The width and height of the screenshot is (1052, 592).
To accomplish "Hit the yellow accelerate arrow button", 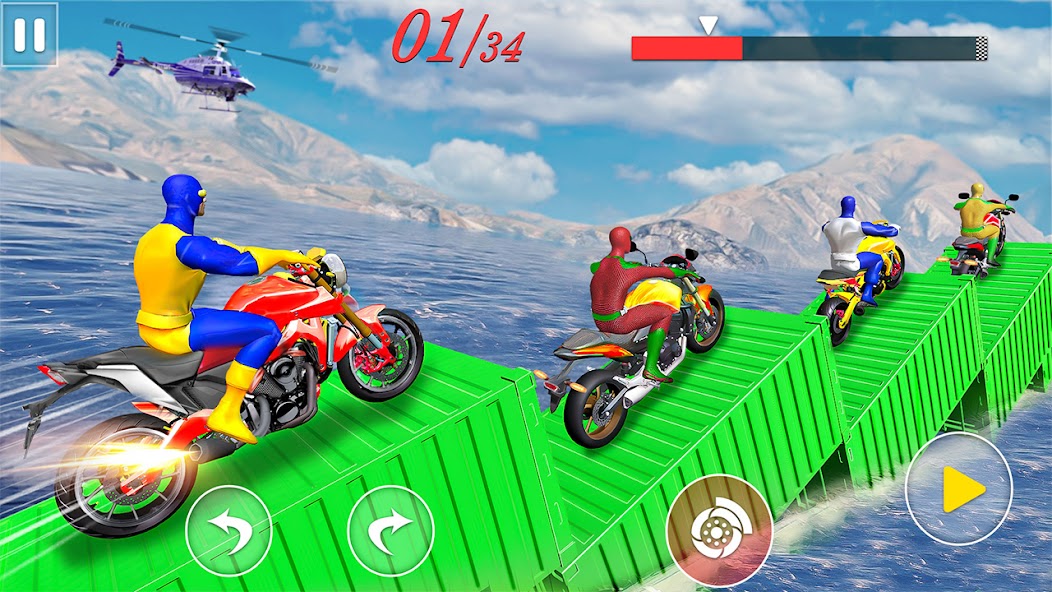I will click(958, 489).
